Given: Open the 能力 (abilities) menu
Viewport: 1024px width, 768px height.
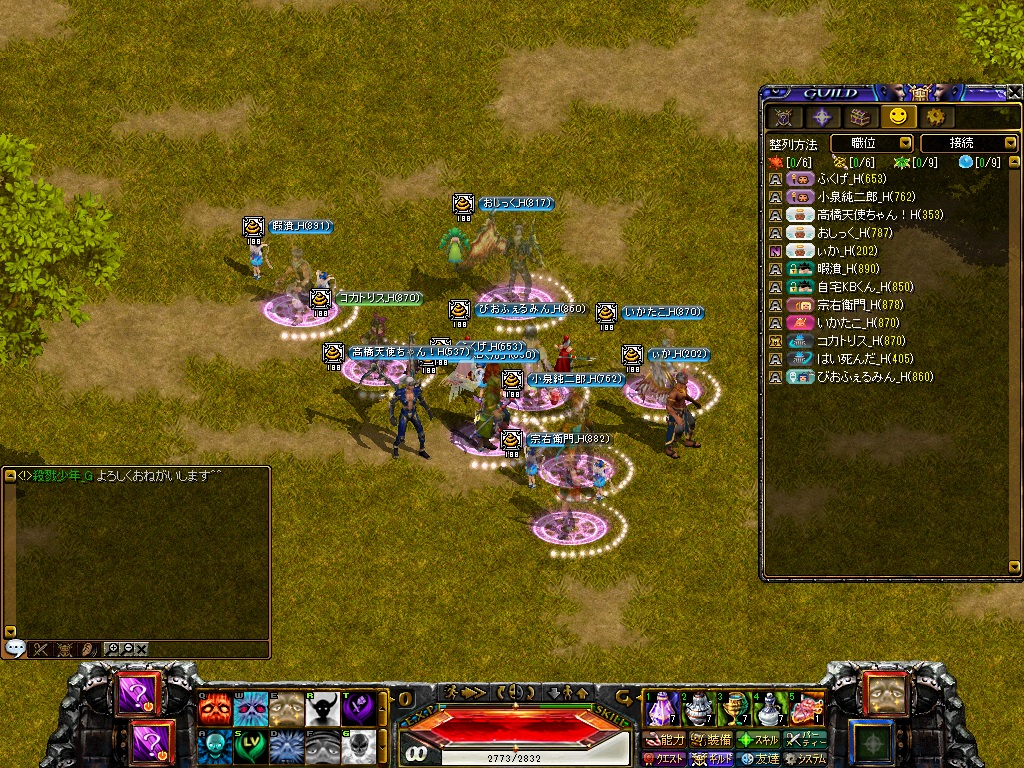Looking at the screenshot, I should pos(664,740).
